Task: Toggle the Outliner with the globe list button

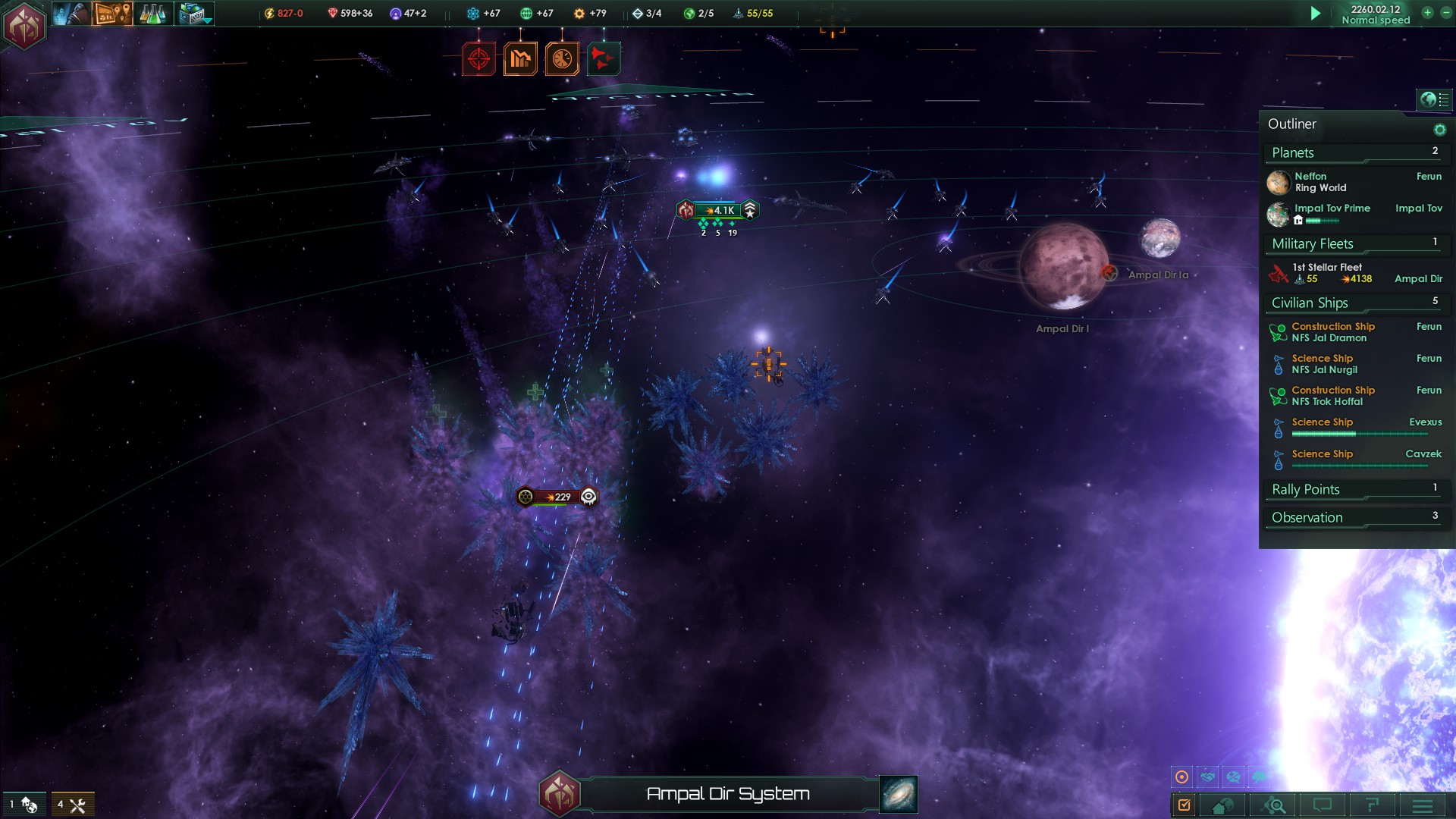Action: point(1434,99)
